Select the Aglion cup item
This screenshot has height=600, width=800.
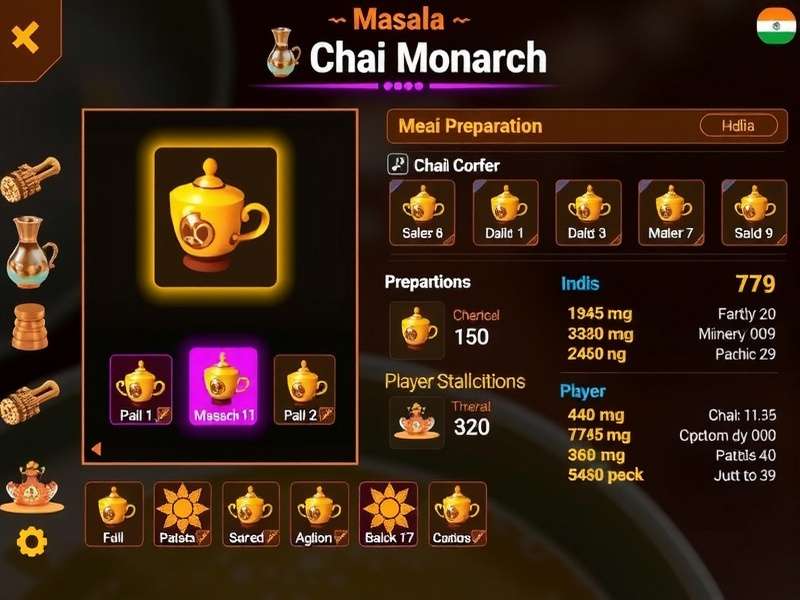[x=320, y=514]
